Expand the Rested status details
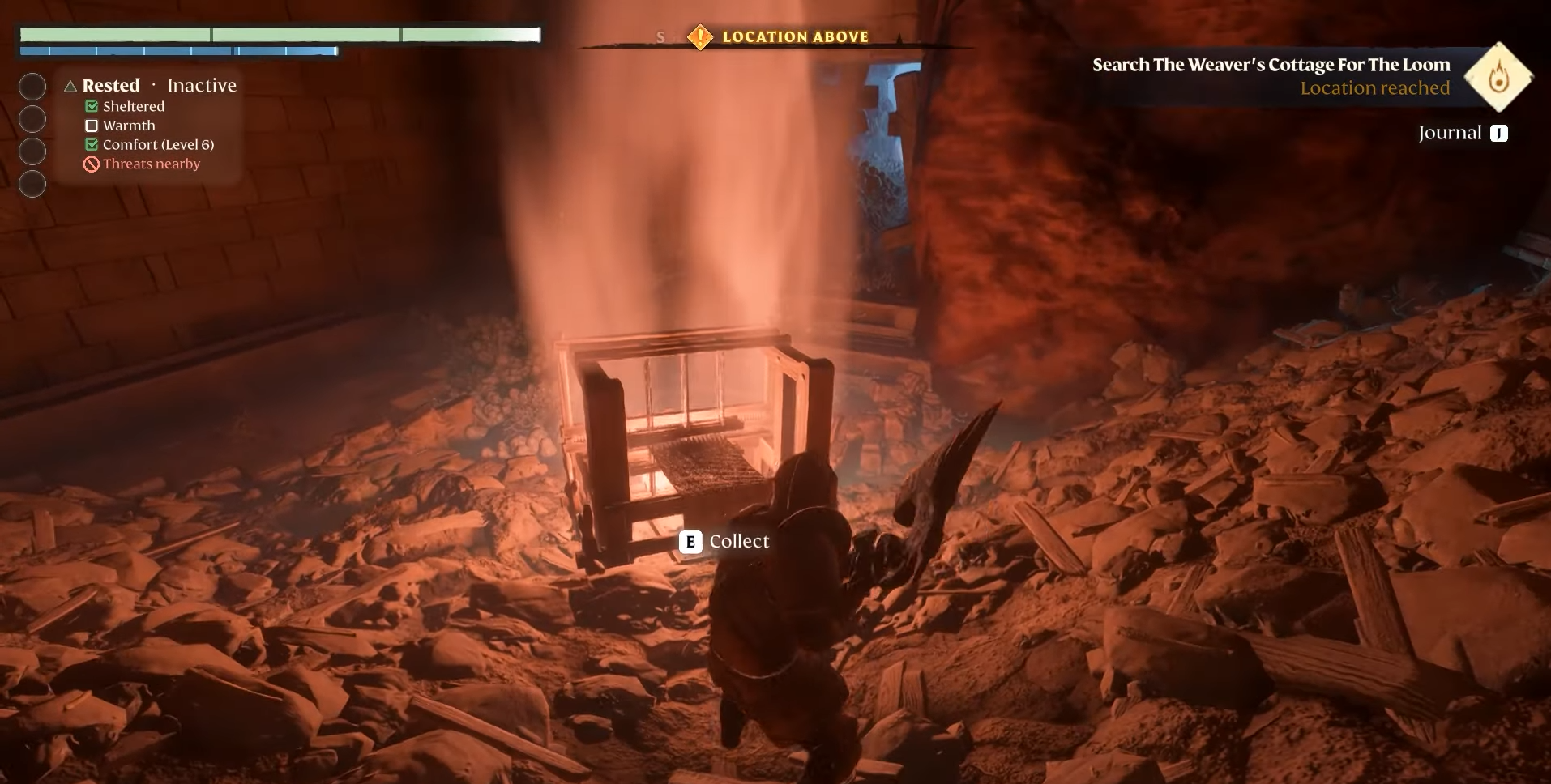This screenshot has width=1551, height=784. [x=110, y=84]
